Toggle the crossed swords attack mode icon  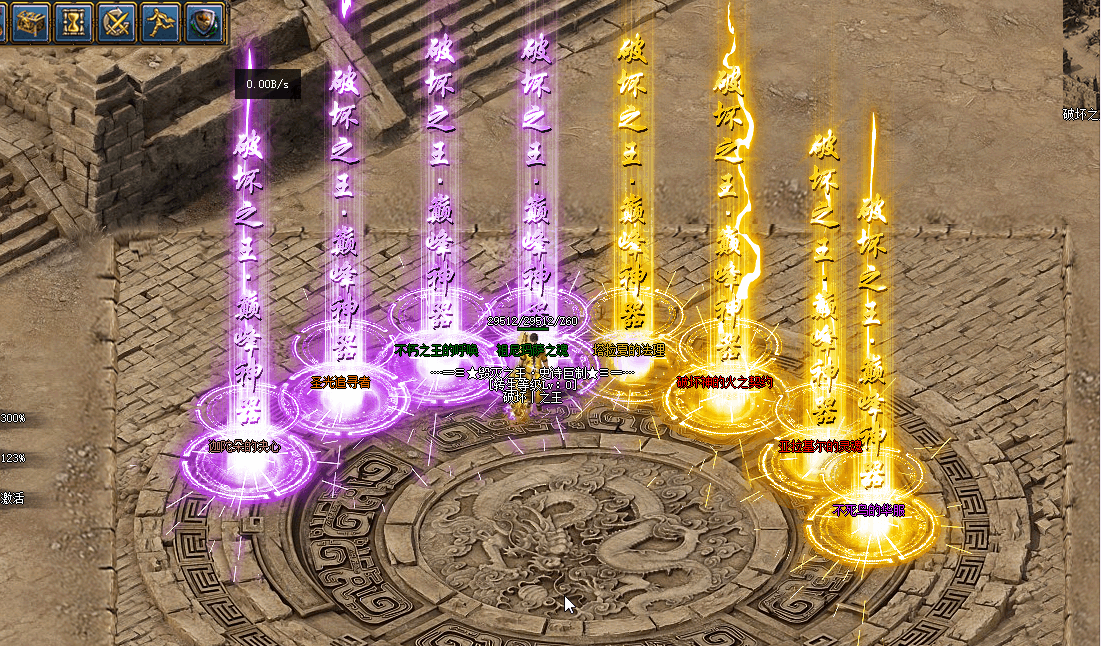(118, 21)
